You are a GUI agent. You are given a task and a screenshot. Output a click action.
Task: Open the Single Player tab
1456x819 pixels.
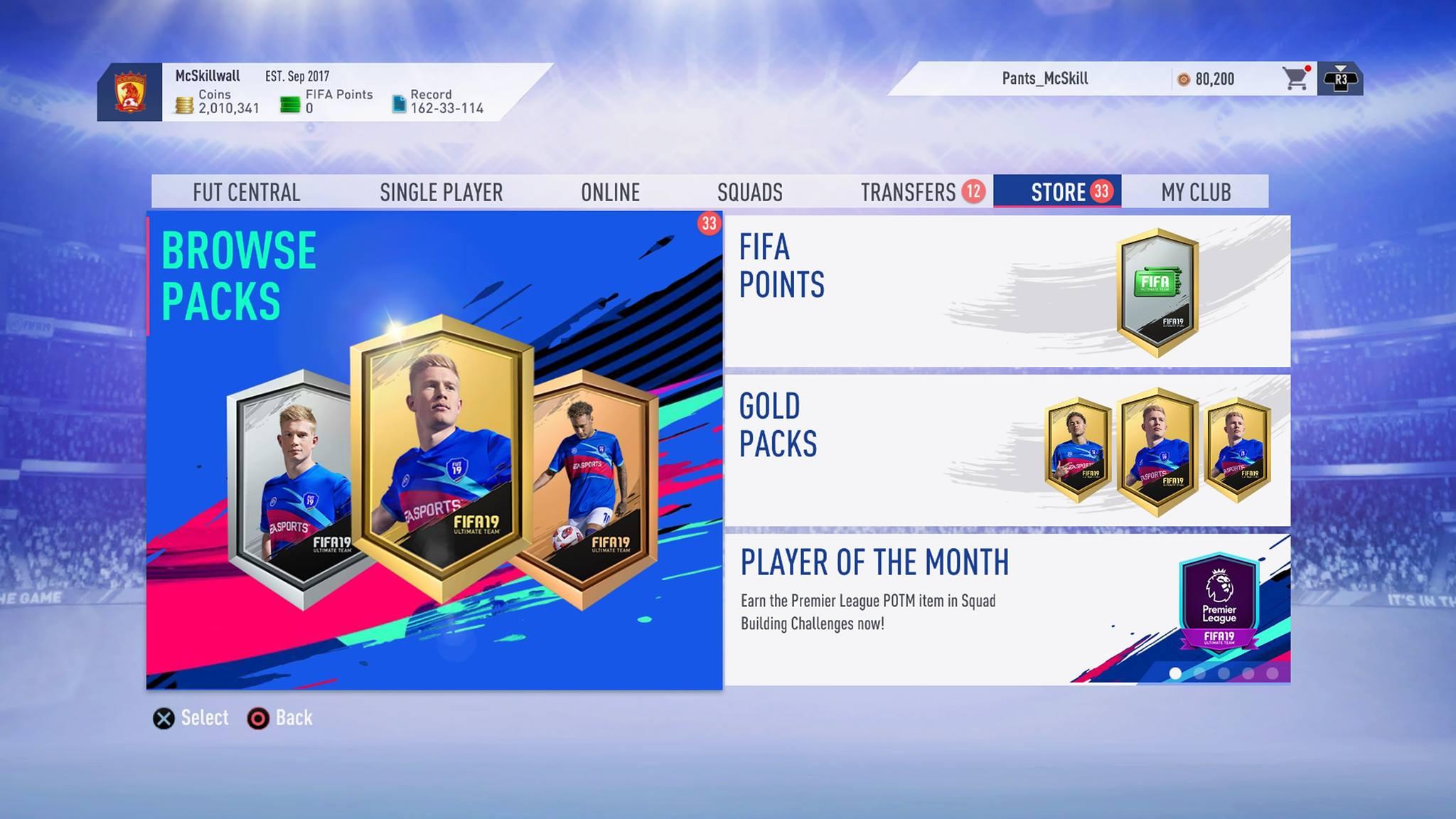click(x=441, y=192)
